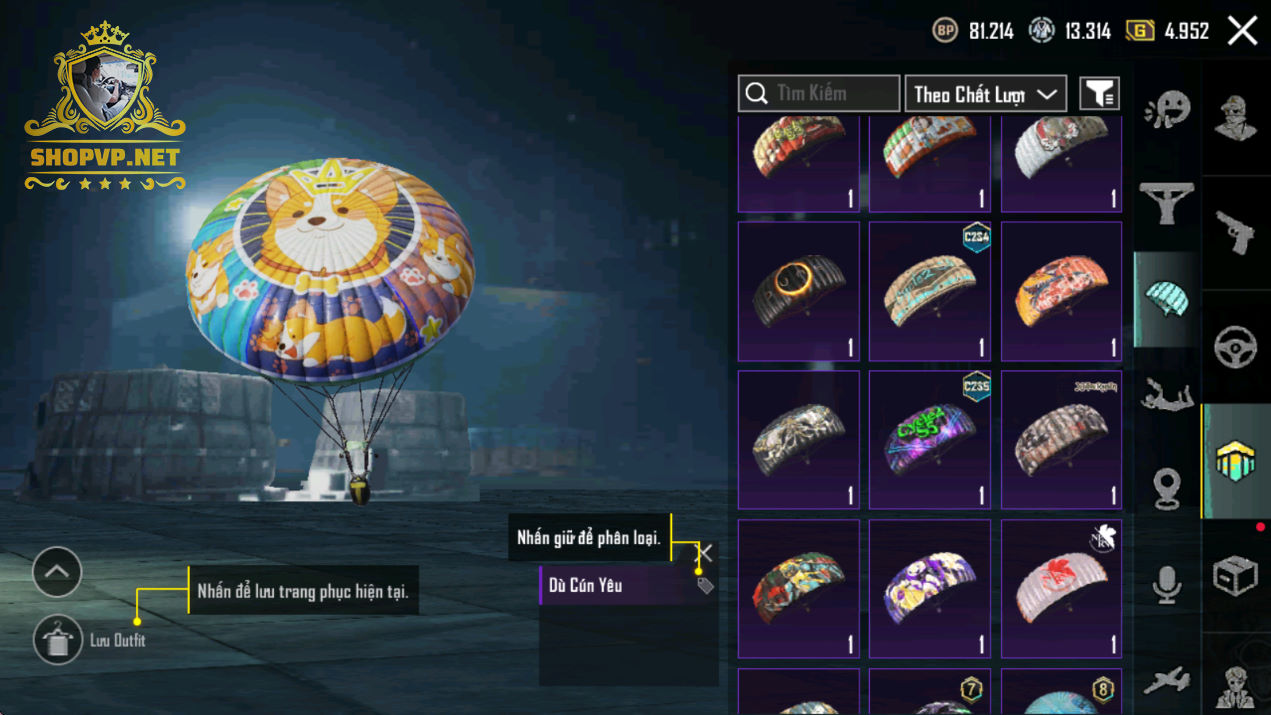
Task: Open the character outfit tab
Action: click(x=1235, y=118)
